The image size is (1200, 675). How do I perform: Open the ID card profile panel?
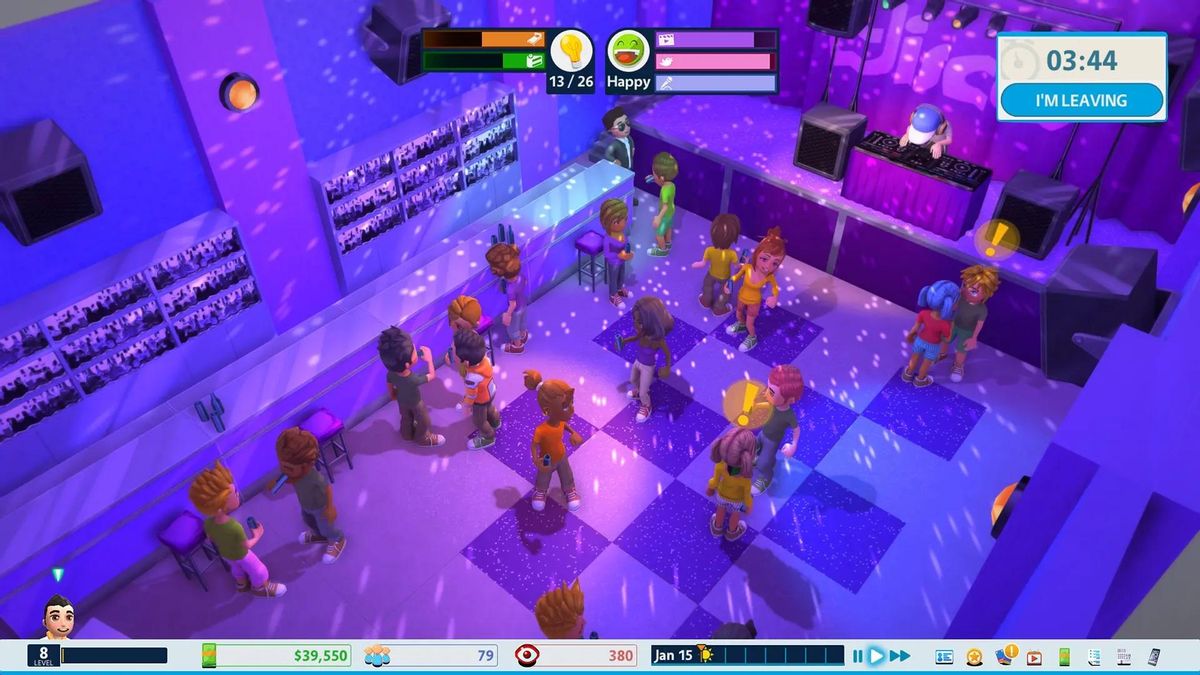click(x=944, y=657)
